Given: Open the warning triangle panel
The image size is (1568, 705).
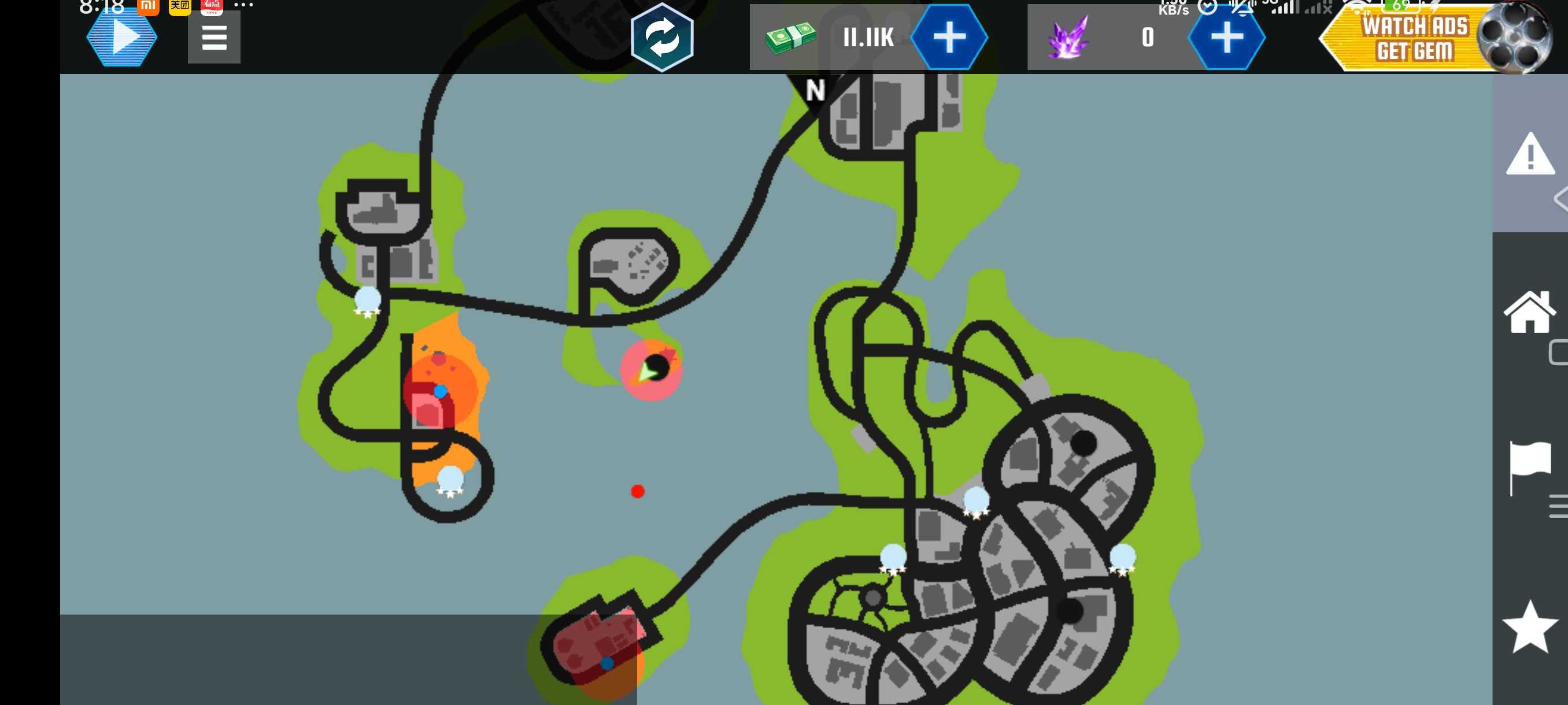Looking at the screenshot, I should pos(1530,155).
